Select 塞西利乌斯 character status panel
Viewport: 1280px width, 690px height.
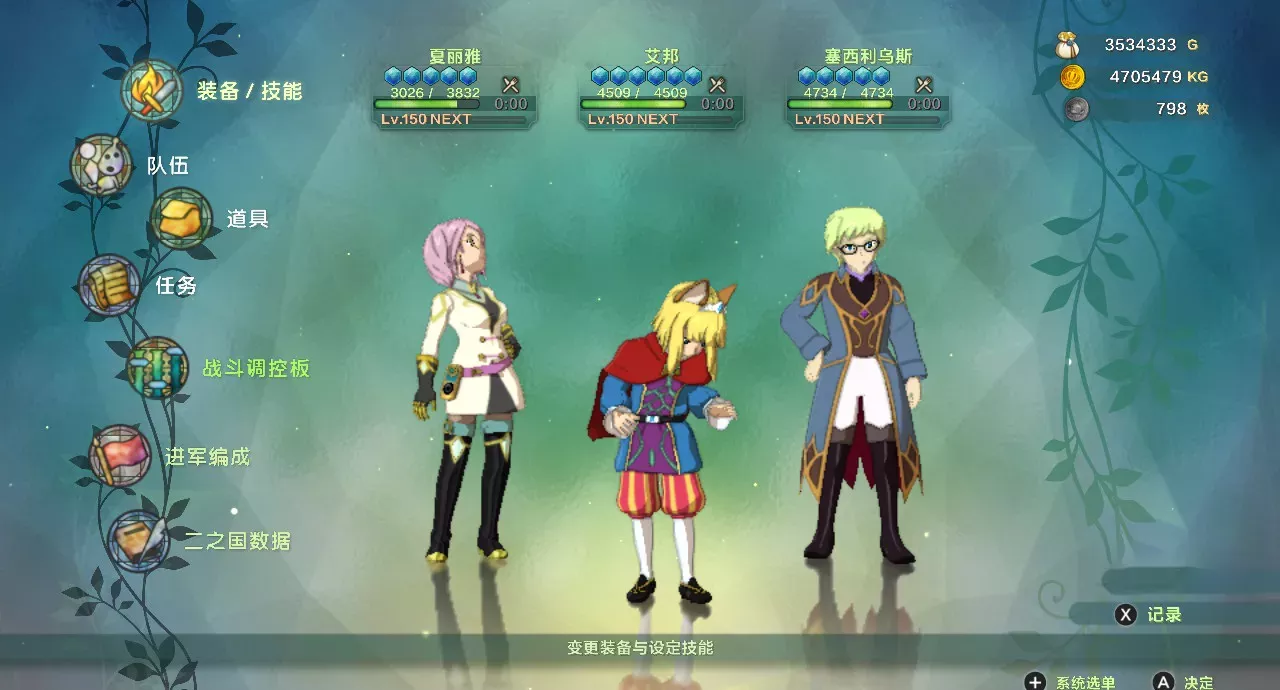(868, 88)
